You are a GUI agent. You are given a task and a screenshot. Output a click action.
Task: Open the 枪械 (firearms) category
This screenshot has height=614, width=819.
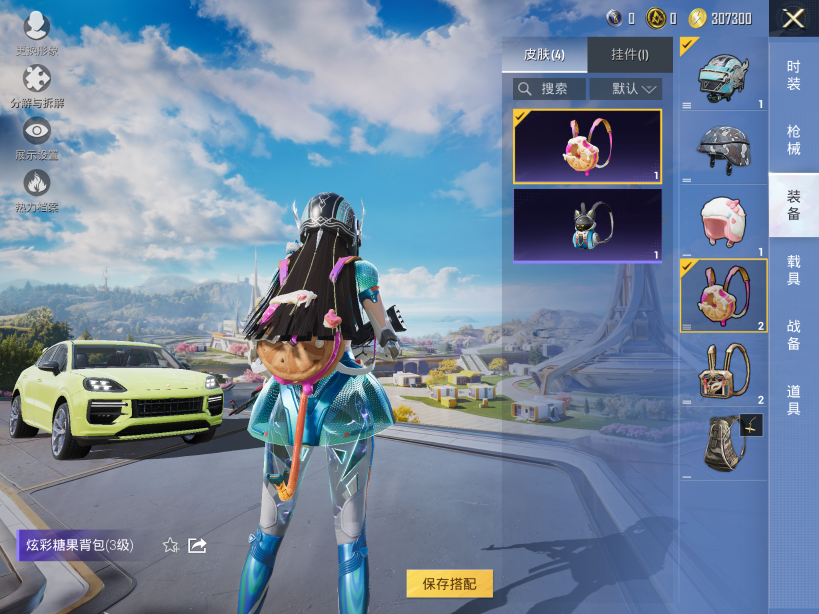tap(793, 140)
